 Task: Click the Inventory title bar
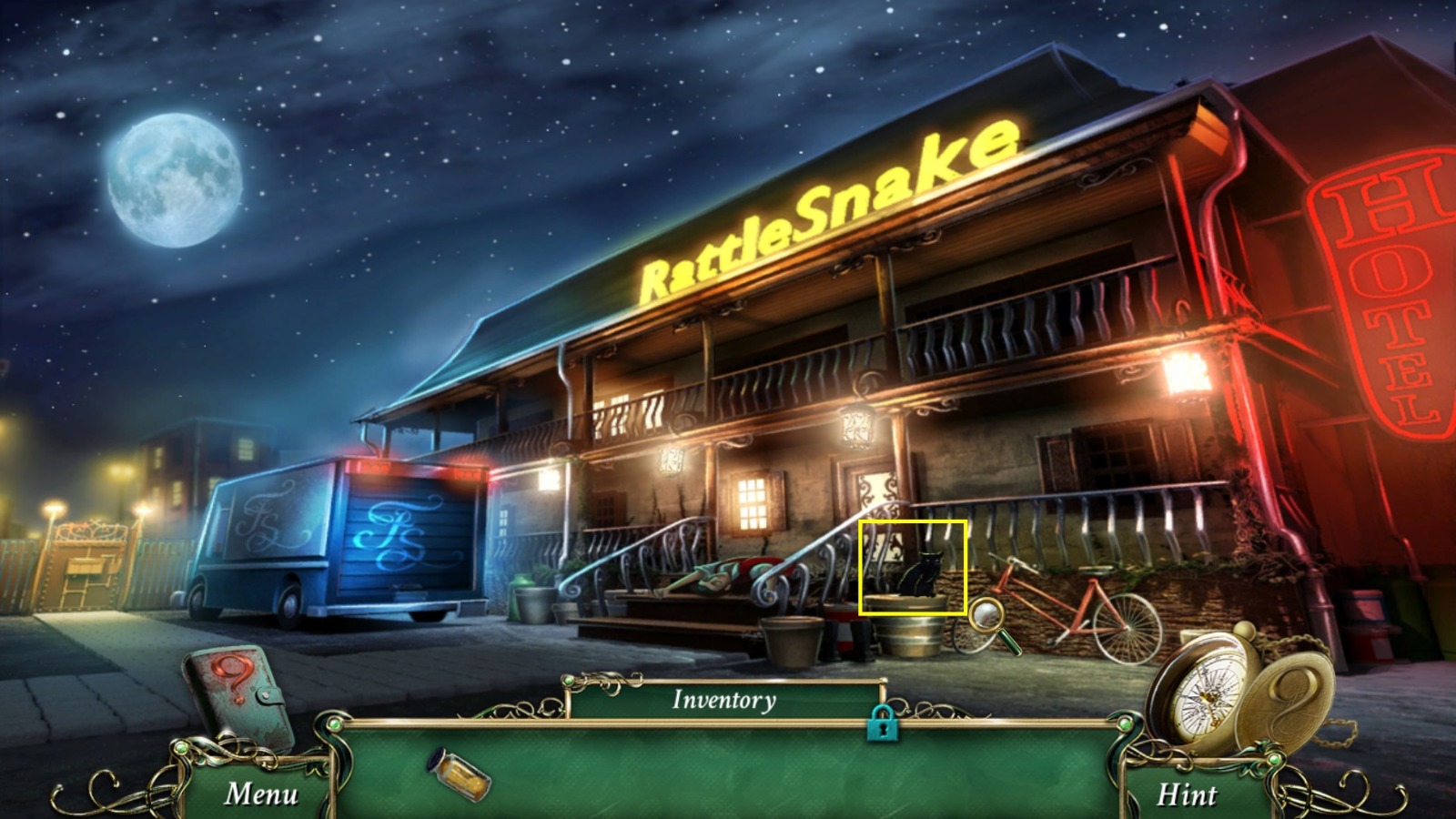click(x=723, y=701)
